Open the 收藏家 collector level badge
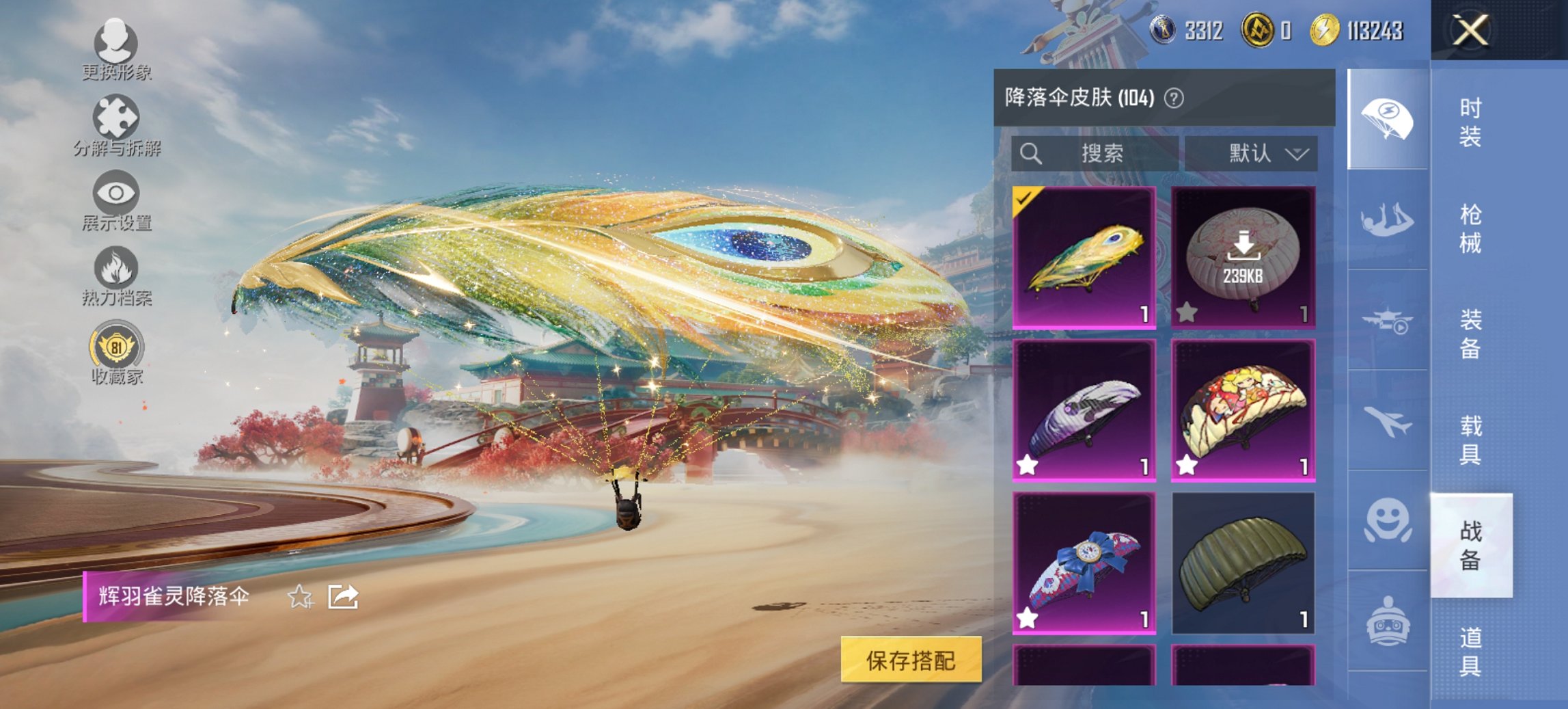The height and width of the screenshot is (709, 1568). tap(116, 350)
